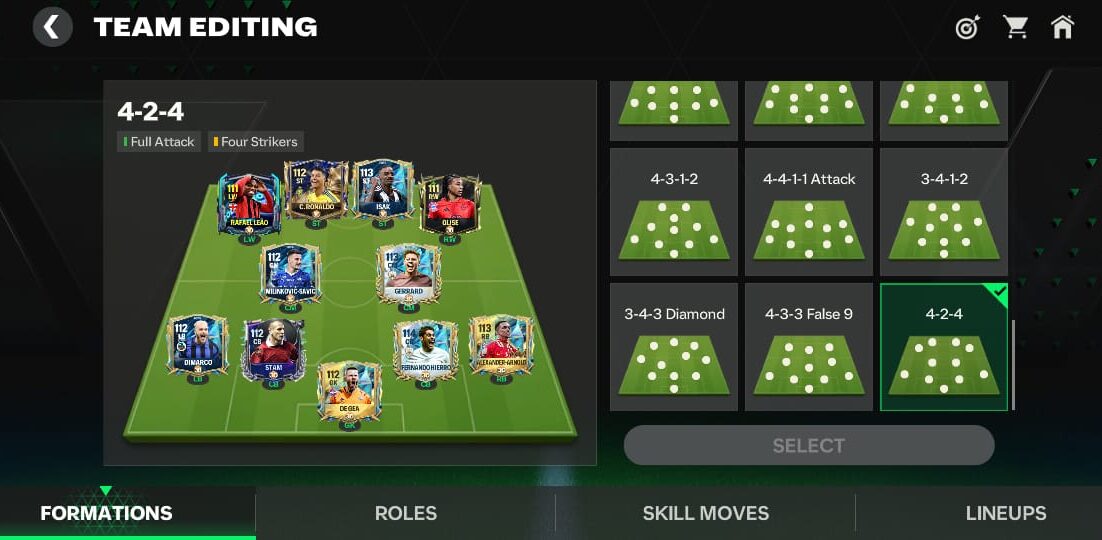The image size is (1102, 540).
Task: Return to the home screen
Action: coord(1063,28)
